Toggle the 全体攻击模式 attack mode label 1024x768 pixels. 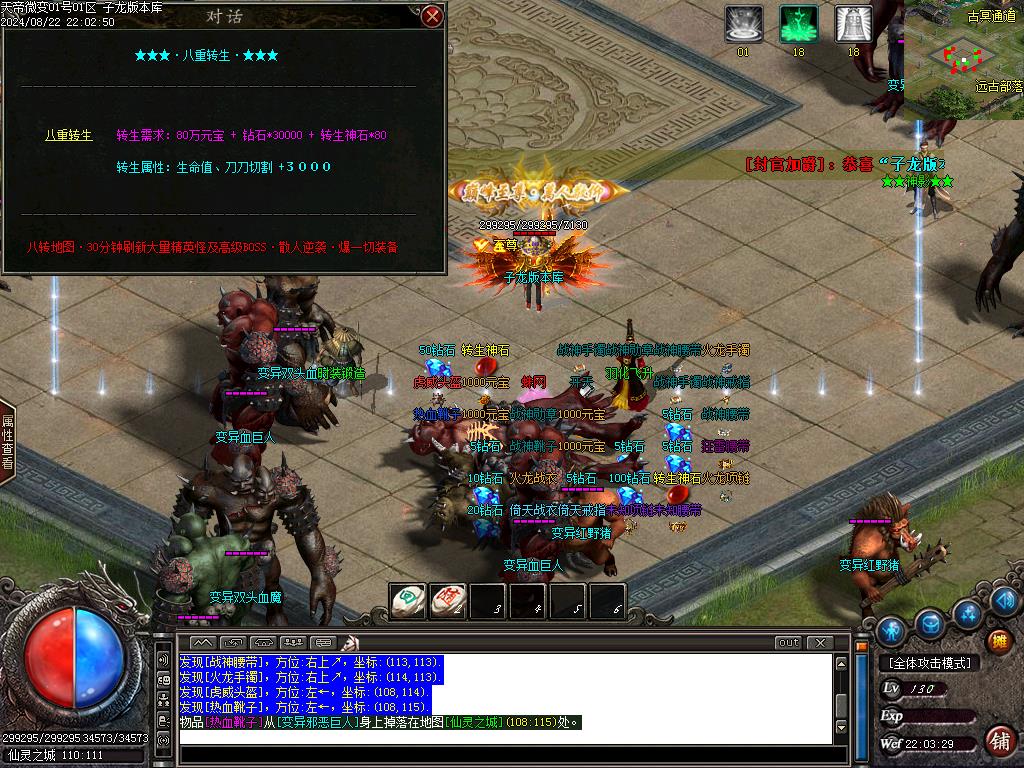pyautogui.click(x=929, y=663)
